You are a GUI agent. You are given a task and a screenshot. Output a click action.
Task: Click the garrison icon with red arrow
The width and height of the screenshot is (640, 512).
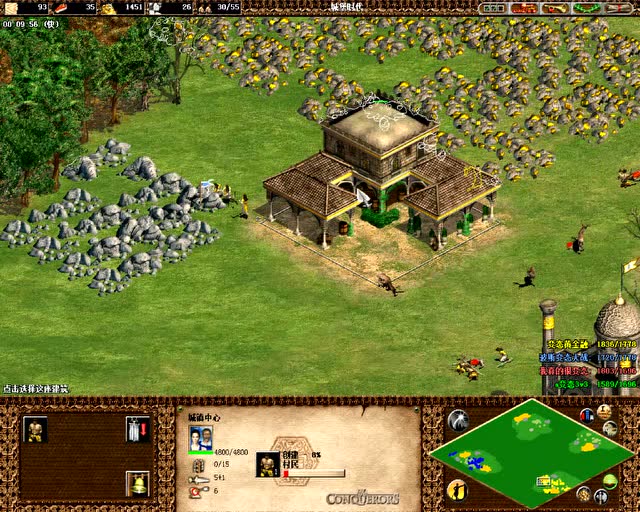pyautogui.click(x=137, y=430)
